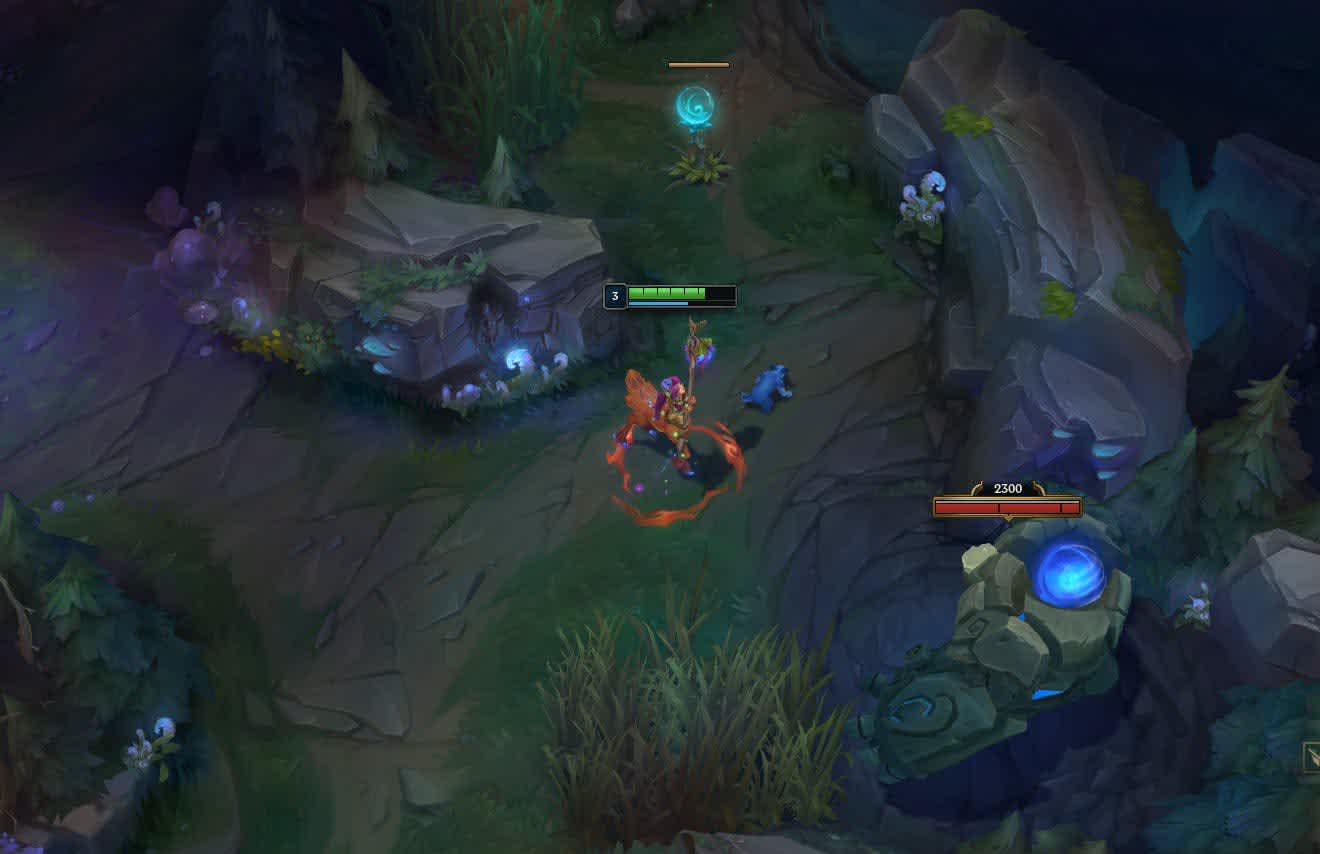1320x854 pixels.
Task: Click the level 3 badge on the champion health bar
Action: 616,295
